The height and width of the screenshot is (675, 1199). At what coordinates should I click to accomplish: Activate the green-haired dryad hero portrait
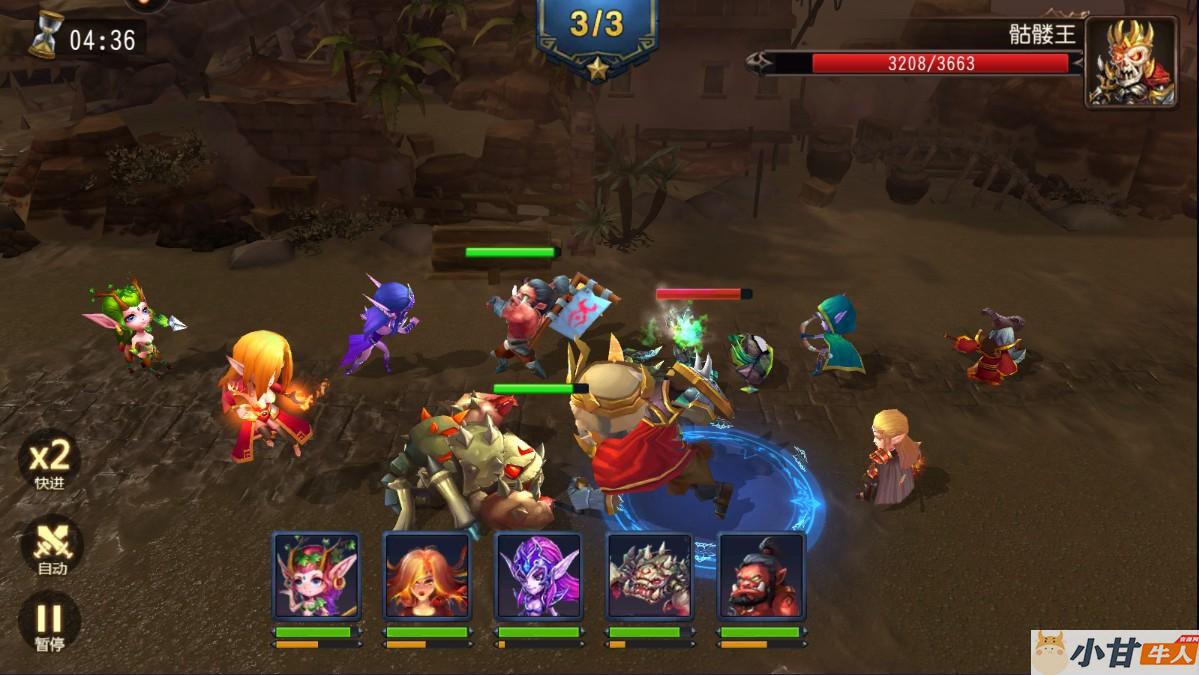coord(316,576)
